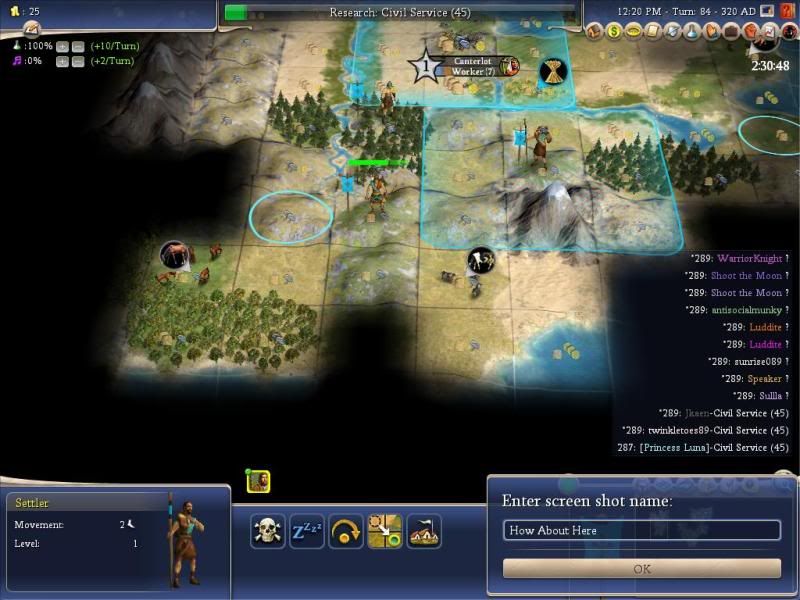Select the settler unit portrait icon
Image resolution: width=800 pixels, height=600 pixels.
(x=259, y=480)
